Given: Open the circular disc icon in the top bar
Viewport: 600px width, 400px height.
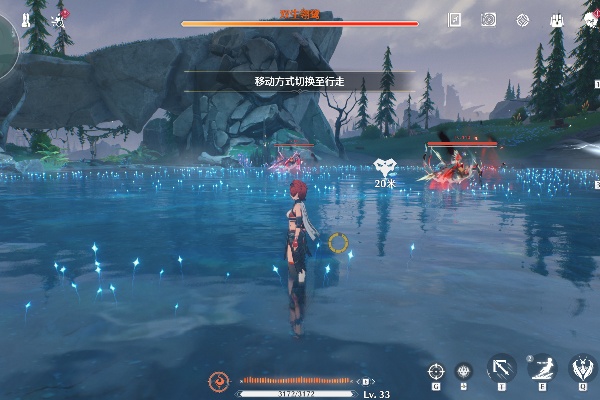Looking at the screenshot, I should coord(488,19).
